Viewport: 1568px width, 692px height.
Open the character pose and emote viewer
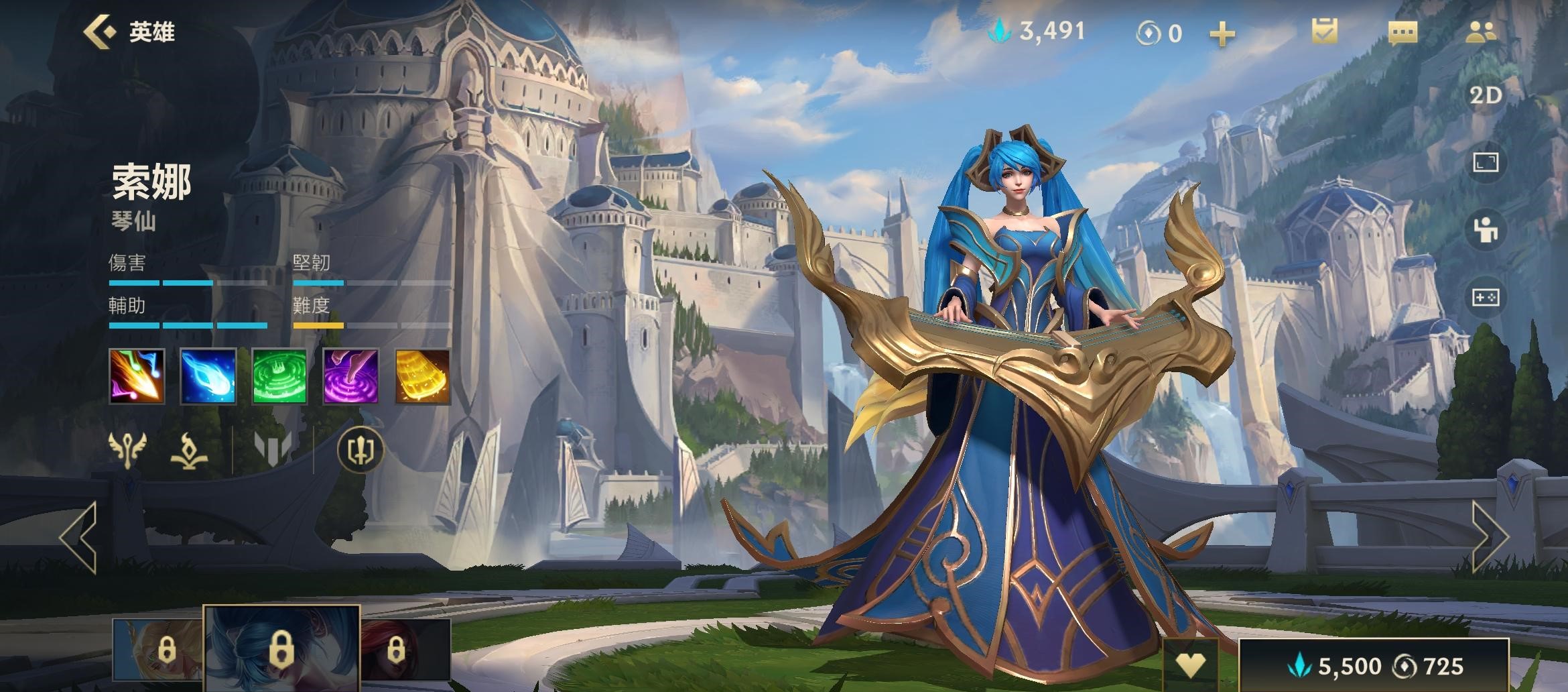pyautogui.click(x=1485, y=230)
